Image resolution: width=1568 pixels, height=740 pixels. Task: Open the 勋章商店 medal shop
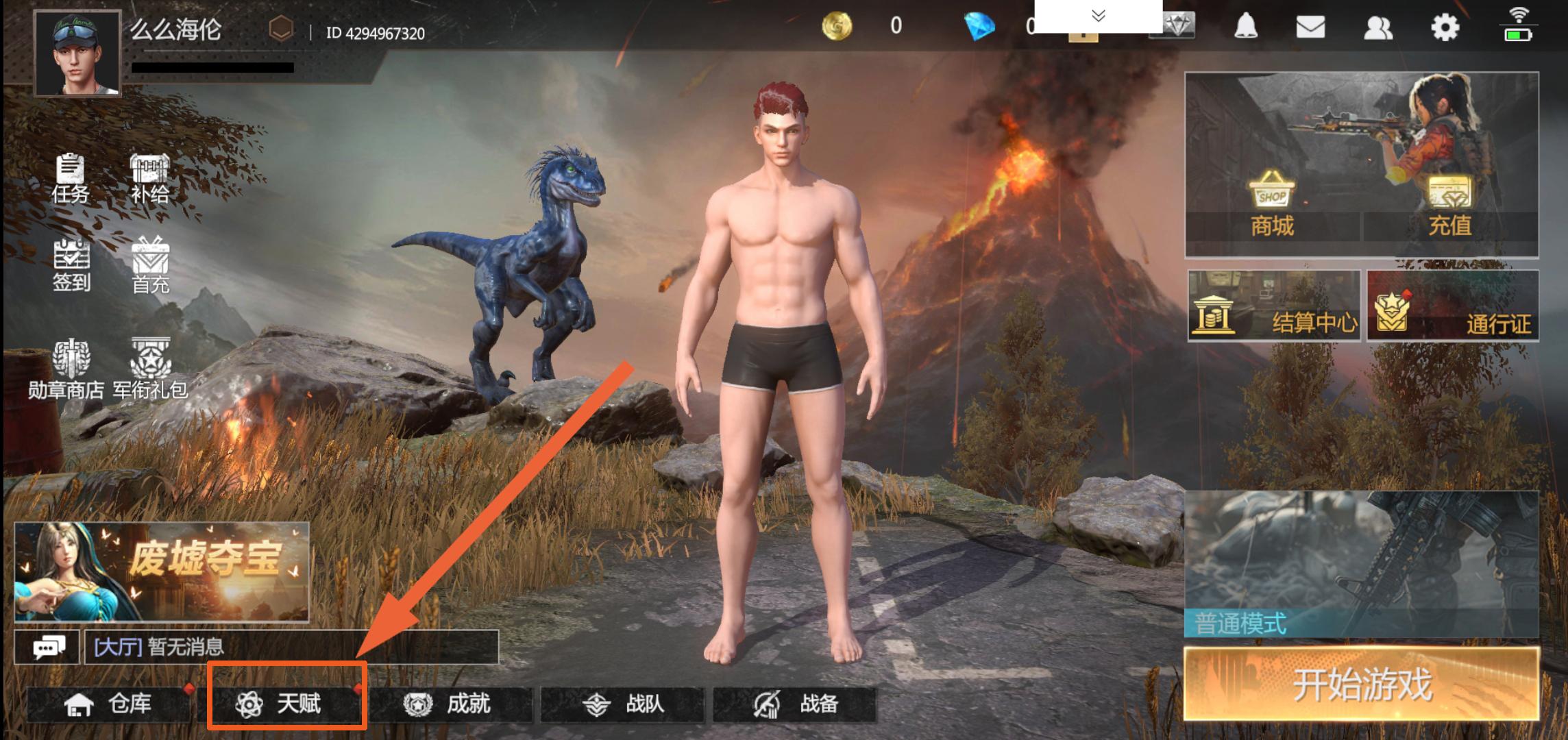click(66, 369)
